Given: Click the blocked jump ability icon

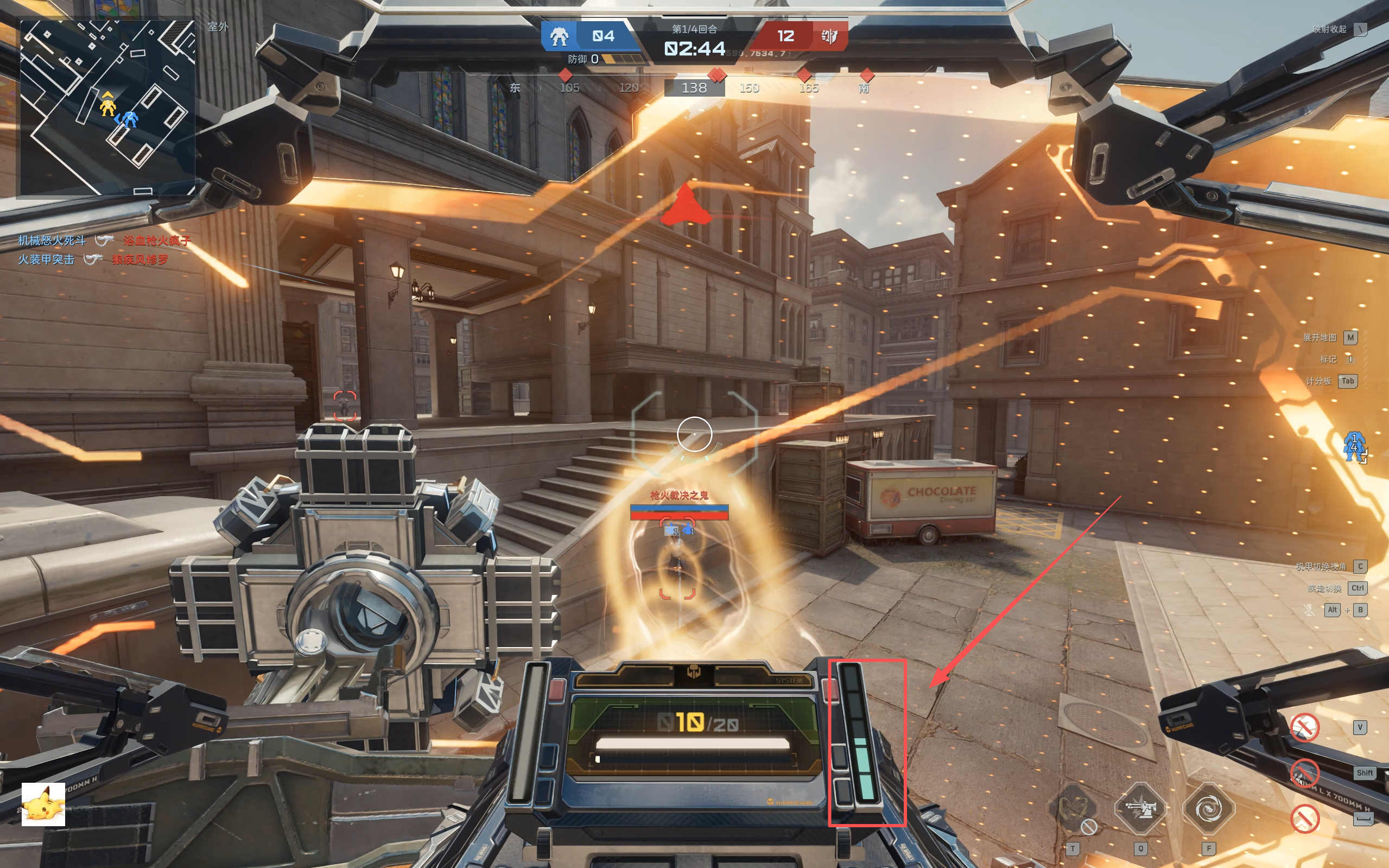Looking at the screenshot, I should (1304, 819).
